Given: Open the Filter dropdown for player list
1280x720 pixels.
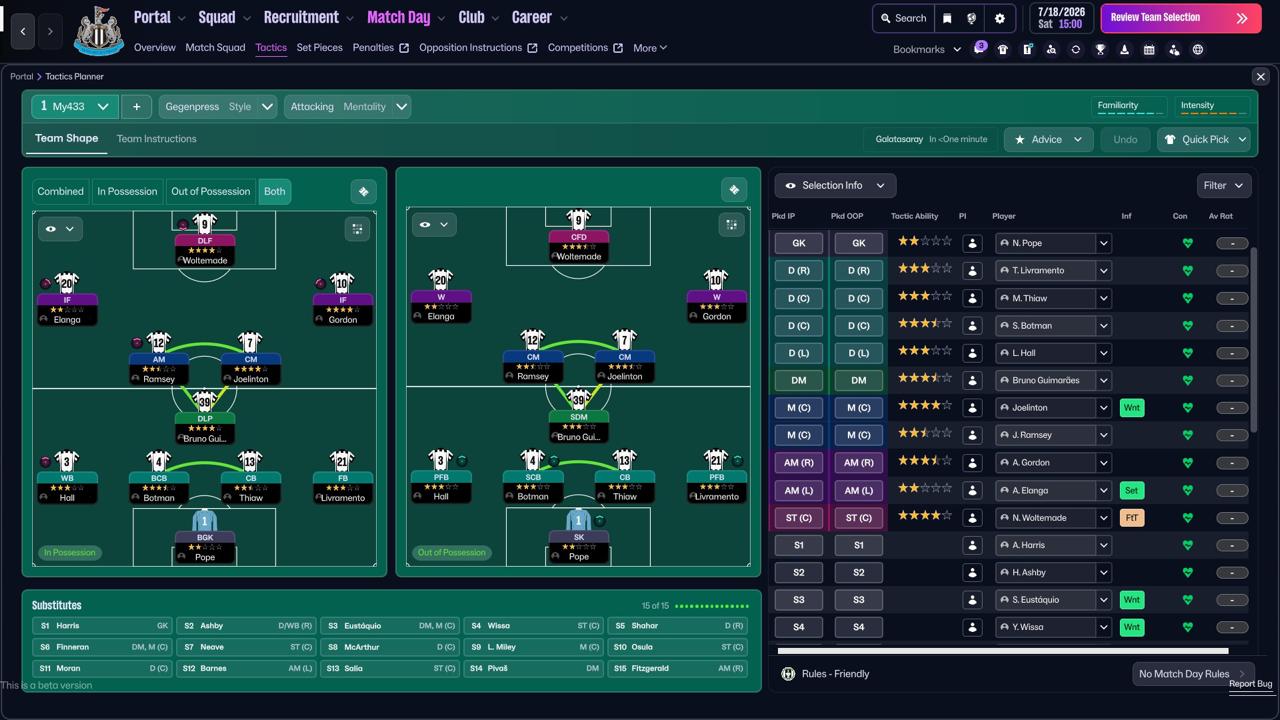Looking at the screenshot, I should [1223, 186].
